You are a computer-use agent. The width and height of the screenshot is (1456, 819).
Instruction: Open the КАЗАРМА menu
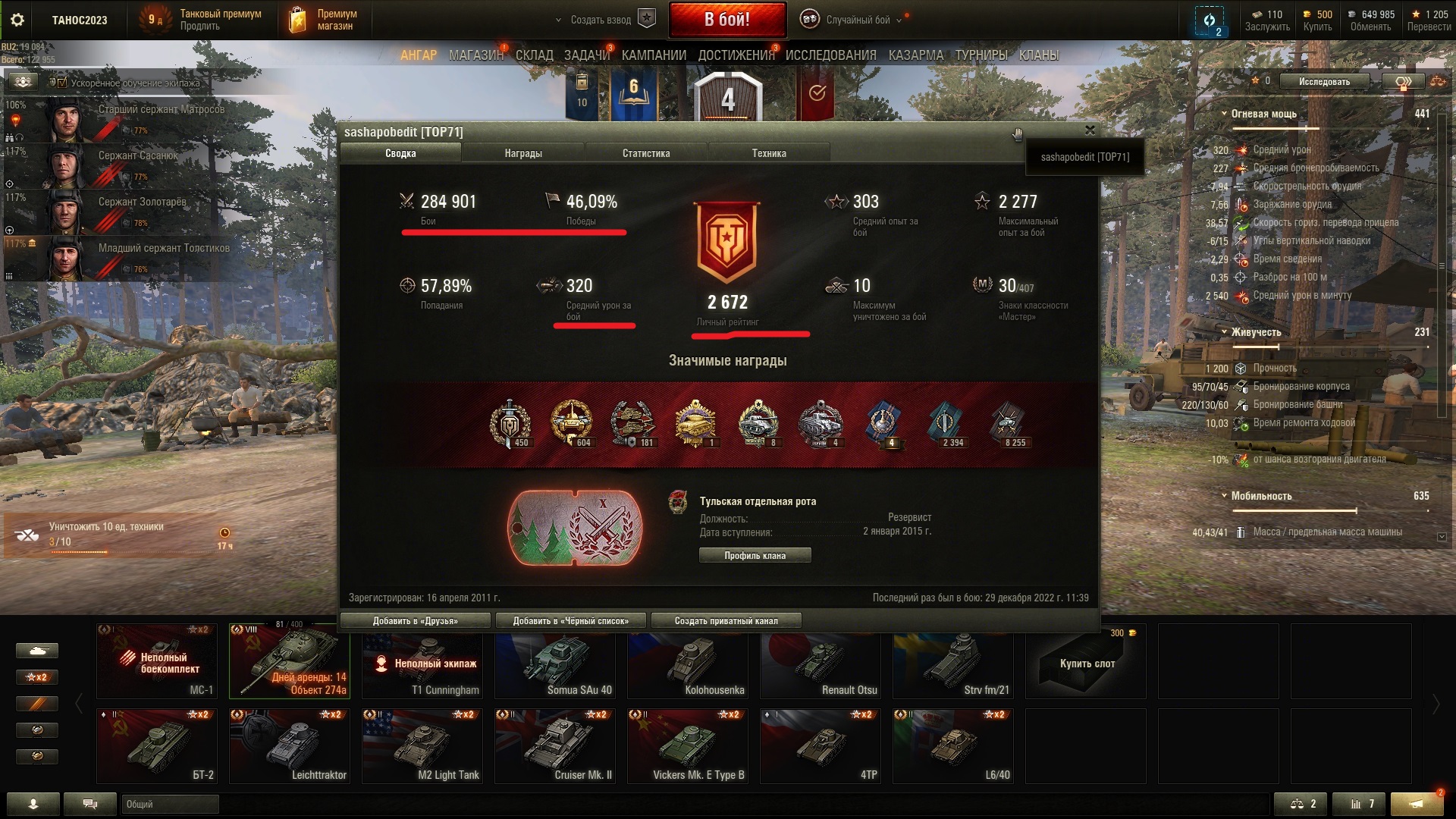click(916, 55)
